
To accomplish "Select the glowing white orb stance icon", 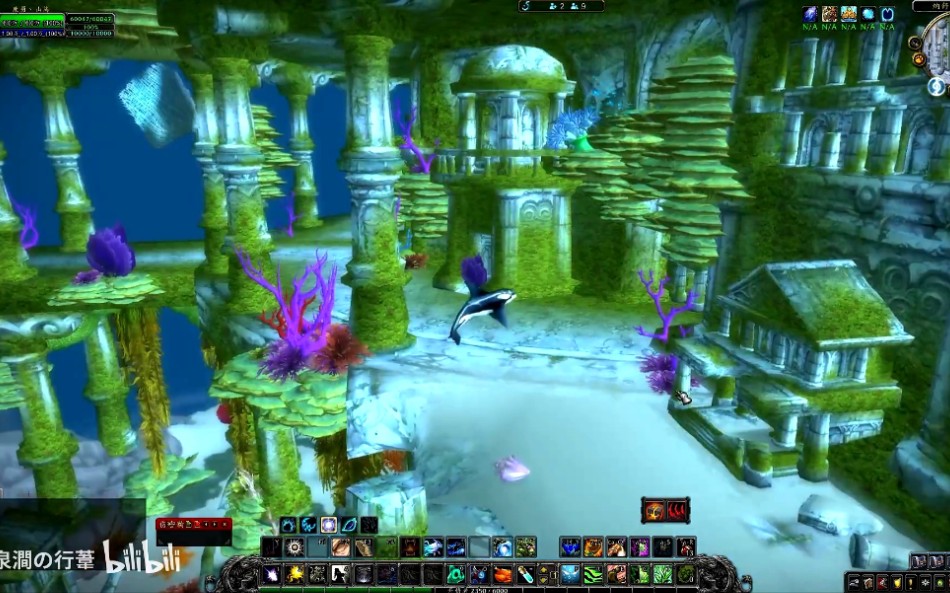I will point(327,525).
